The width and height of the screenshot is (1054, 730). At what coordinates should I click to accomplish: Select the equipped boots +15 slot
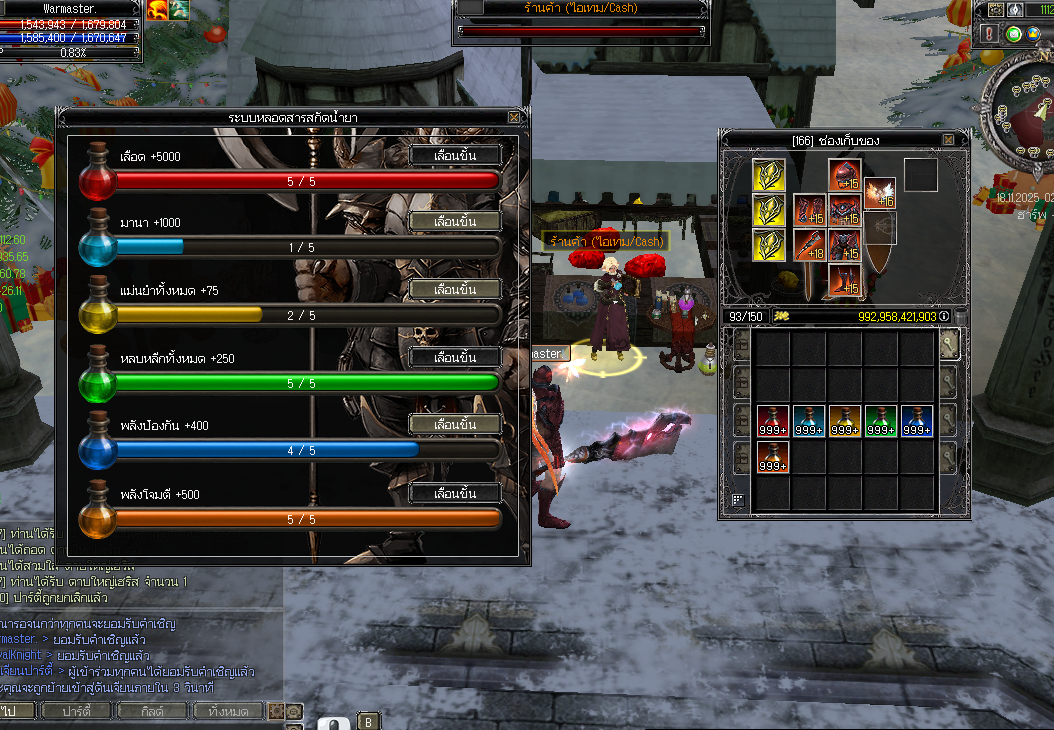coord(845,280)
